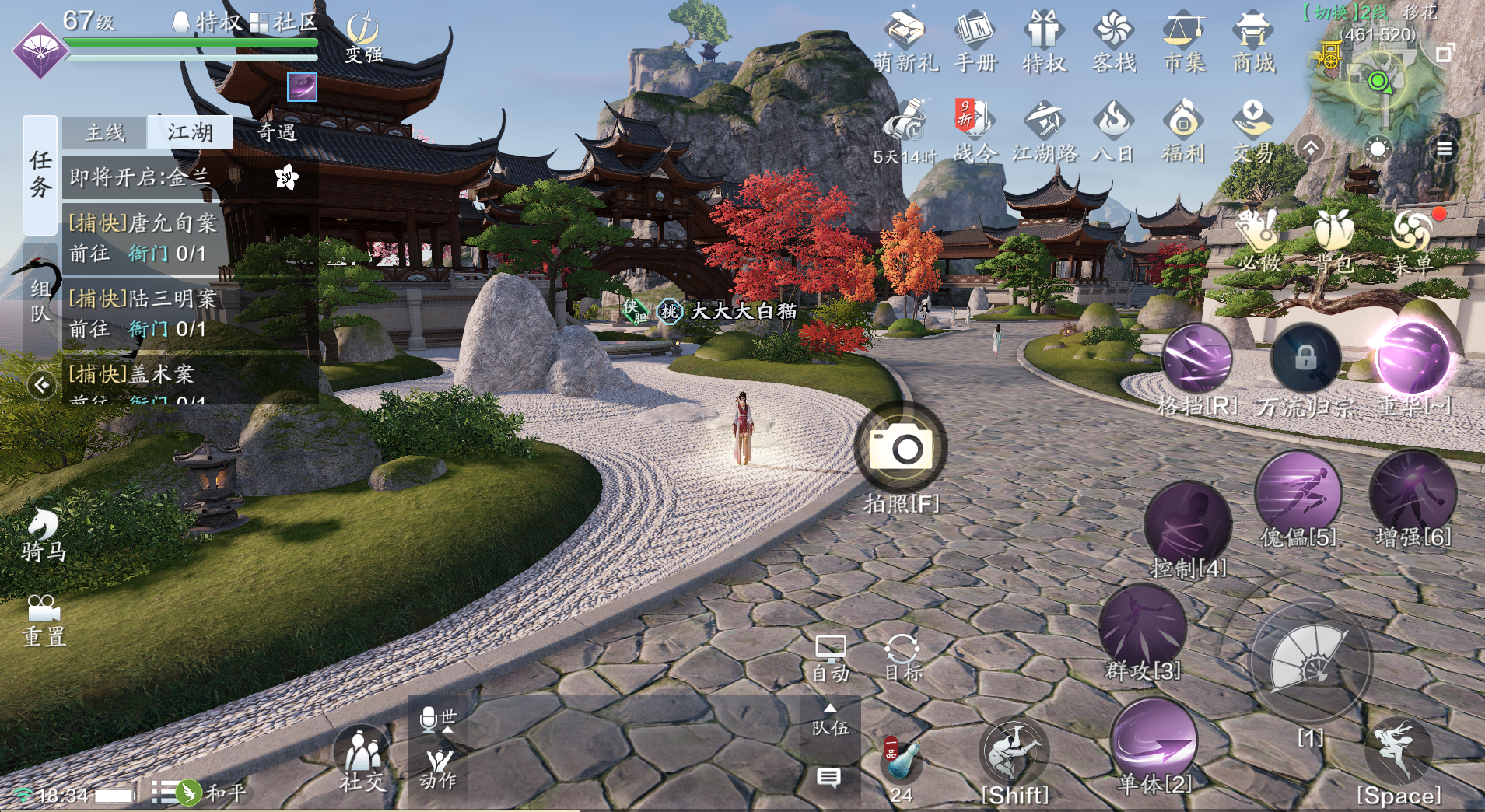
Task: Open the 社交 social panel
Action: pyautogui.click(x=362, y=758)
